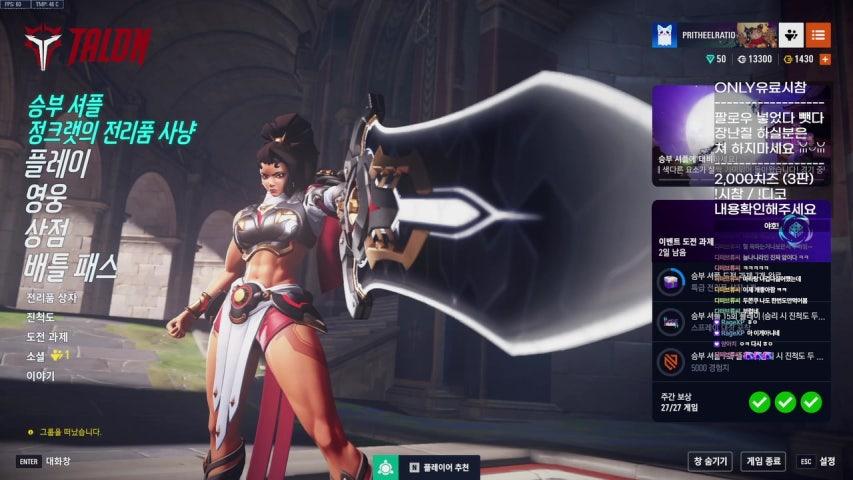The width and height of the screenshot is (853, 480).
Task: Select the 이야기 (Stories) menu entry
Action: coord(41,375)
